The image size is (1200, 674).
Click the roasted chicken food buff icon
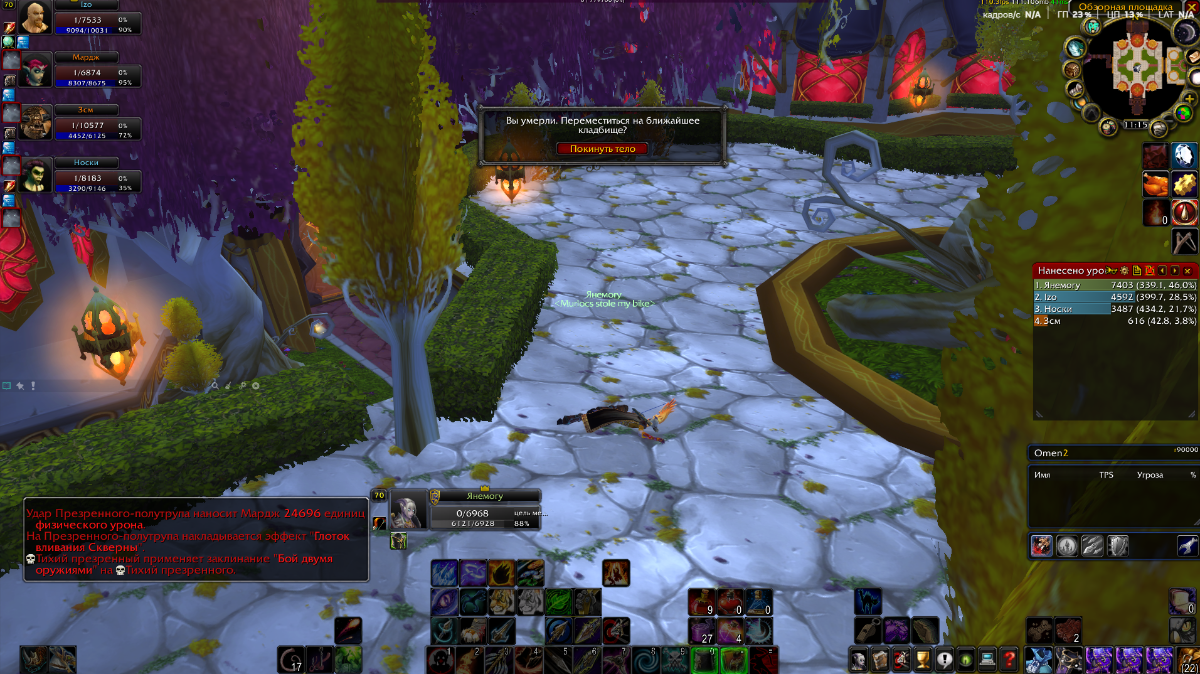click(1156, 184)
